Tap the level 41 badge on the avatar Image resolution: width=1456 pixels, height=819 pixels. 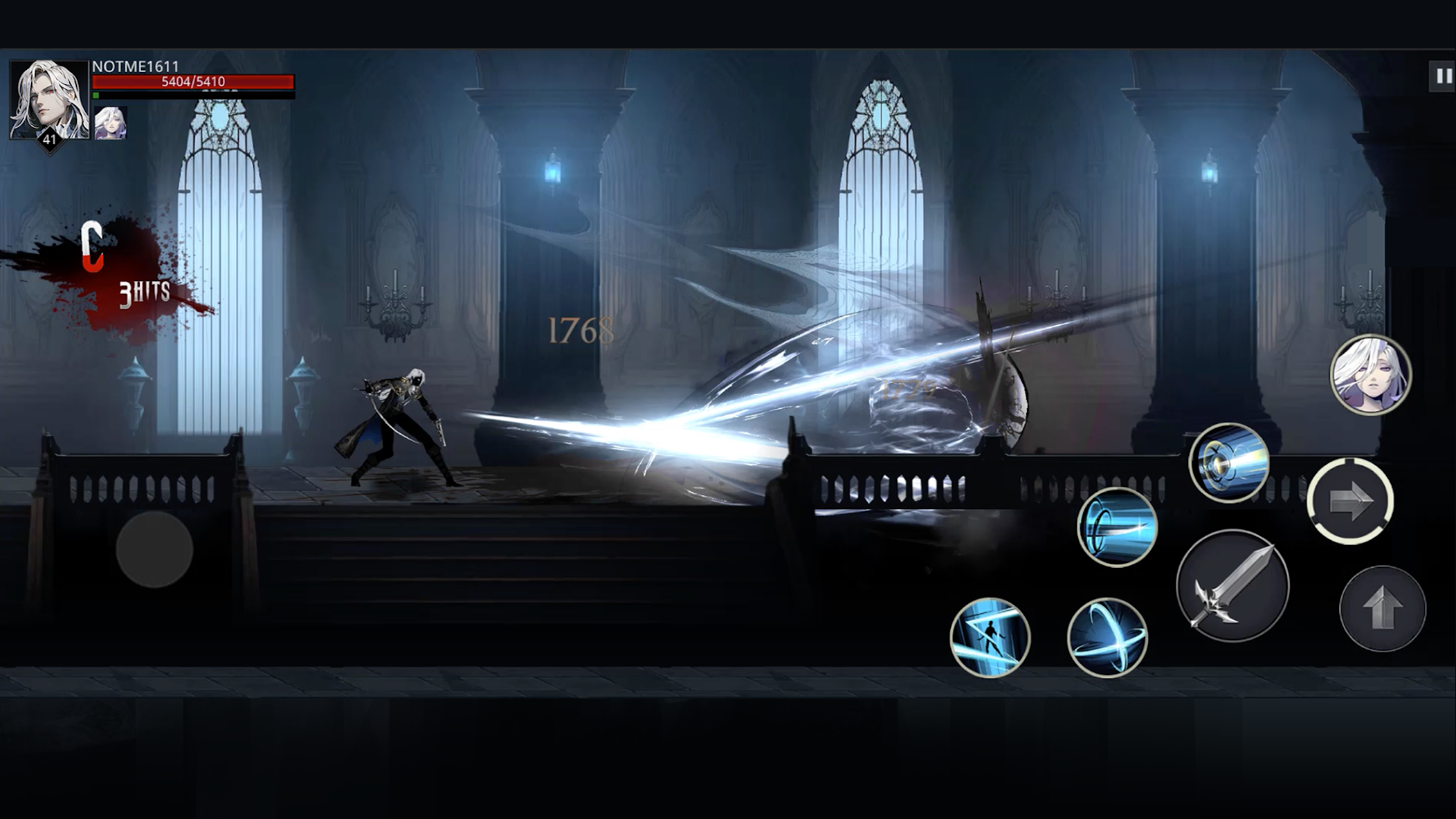click(x=48, y=140)
